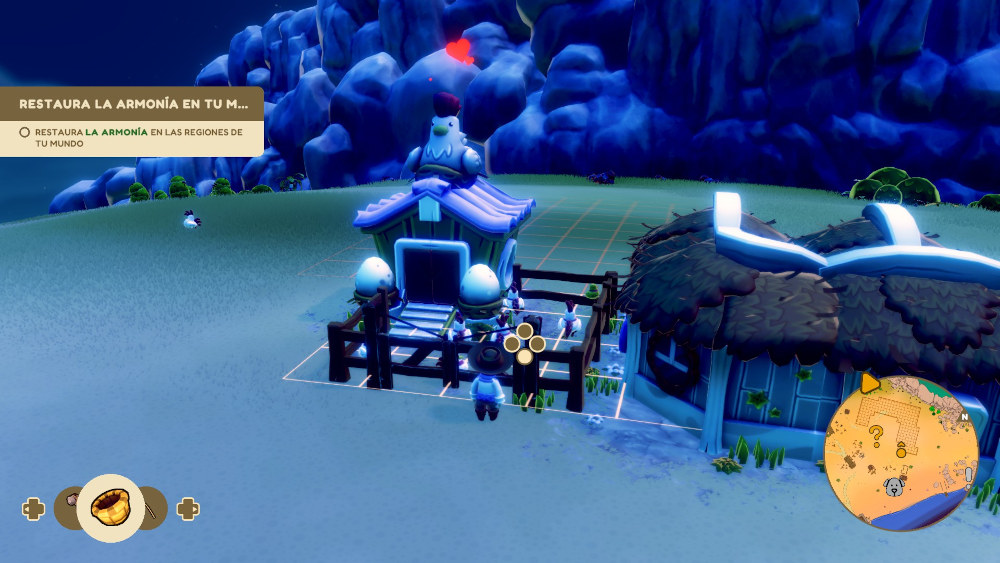The width and height of the screenshot is (1000, 563).
Task: Select the woven basket tool slot
Action: 109,508
